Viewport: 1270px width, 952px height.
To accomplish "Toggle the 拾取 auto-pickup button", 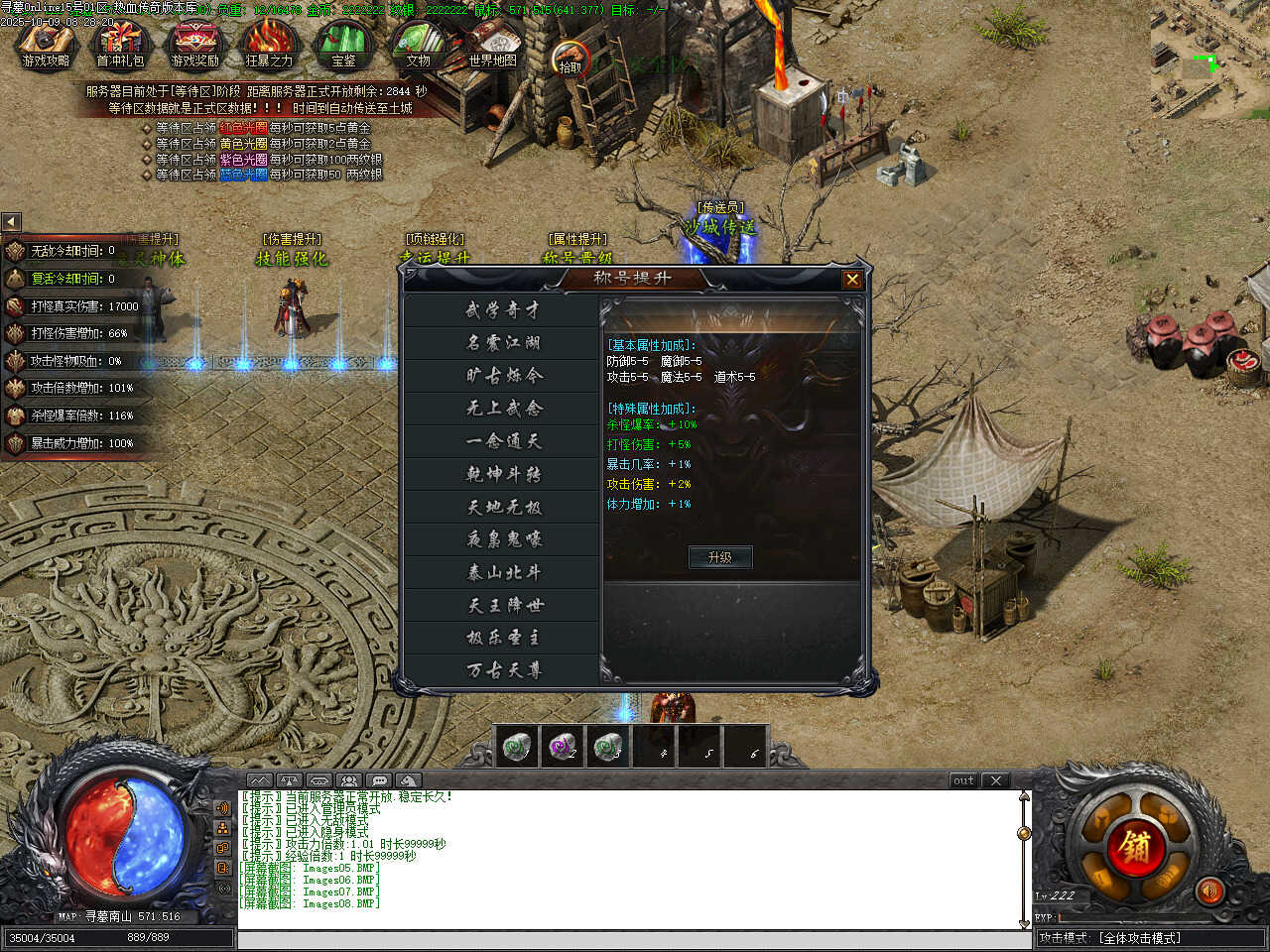I will pos(570,59).
